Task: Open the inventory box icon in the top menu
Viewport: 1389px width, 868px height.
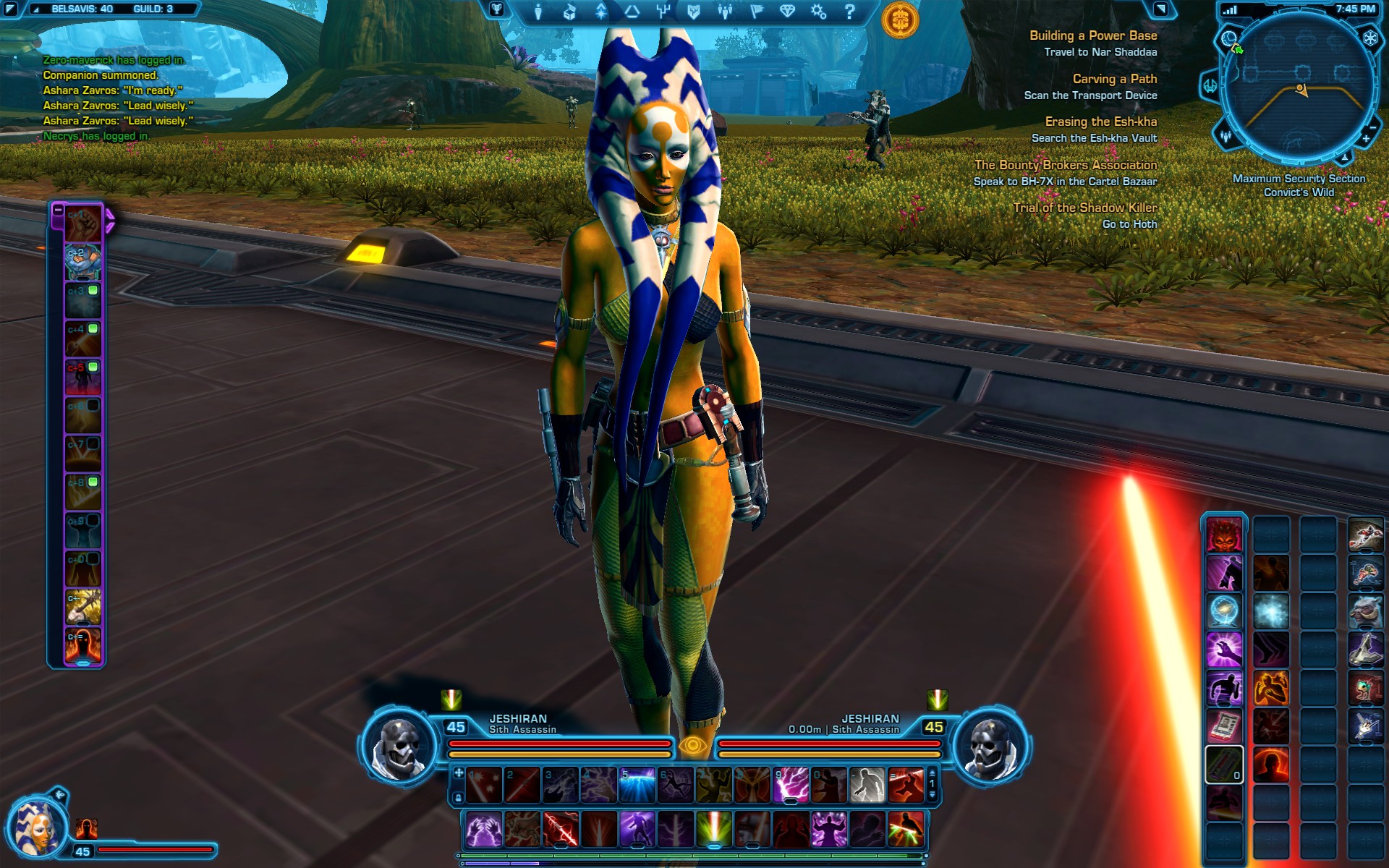Action: [x=569, y=12]
